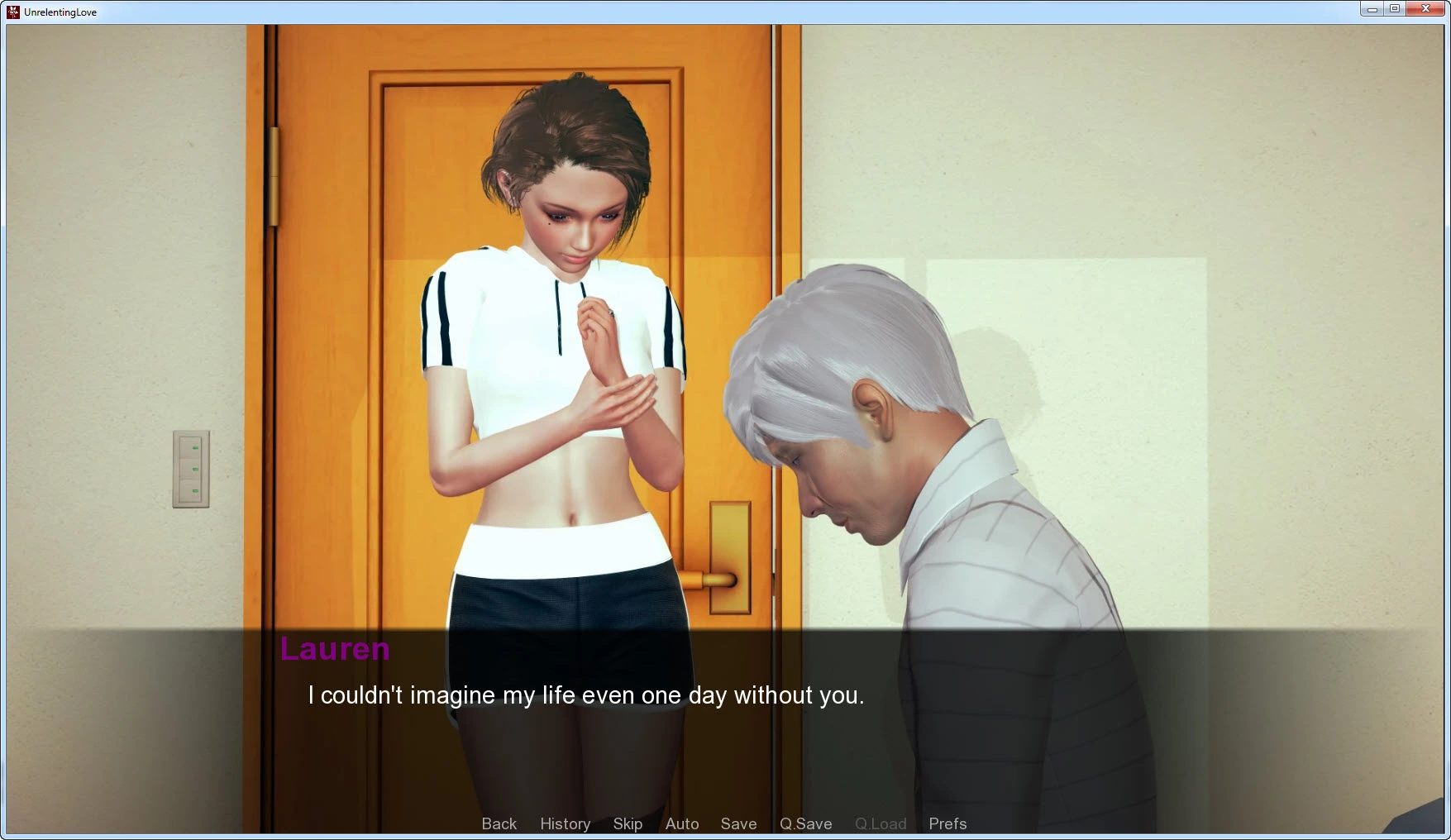Open the dialogue History log
1451x840 pixels.
pos(565,823)
